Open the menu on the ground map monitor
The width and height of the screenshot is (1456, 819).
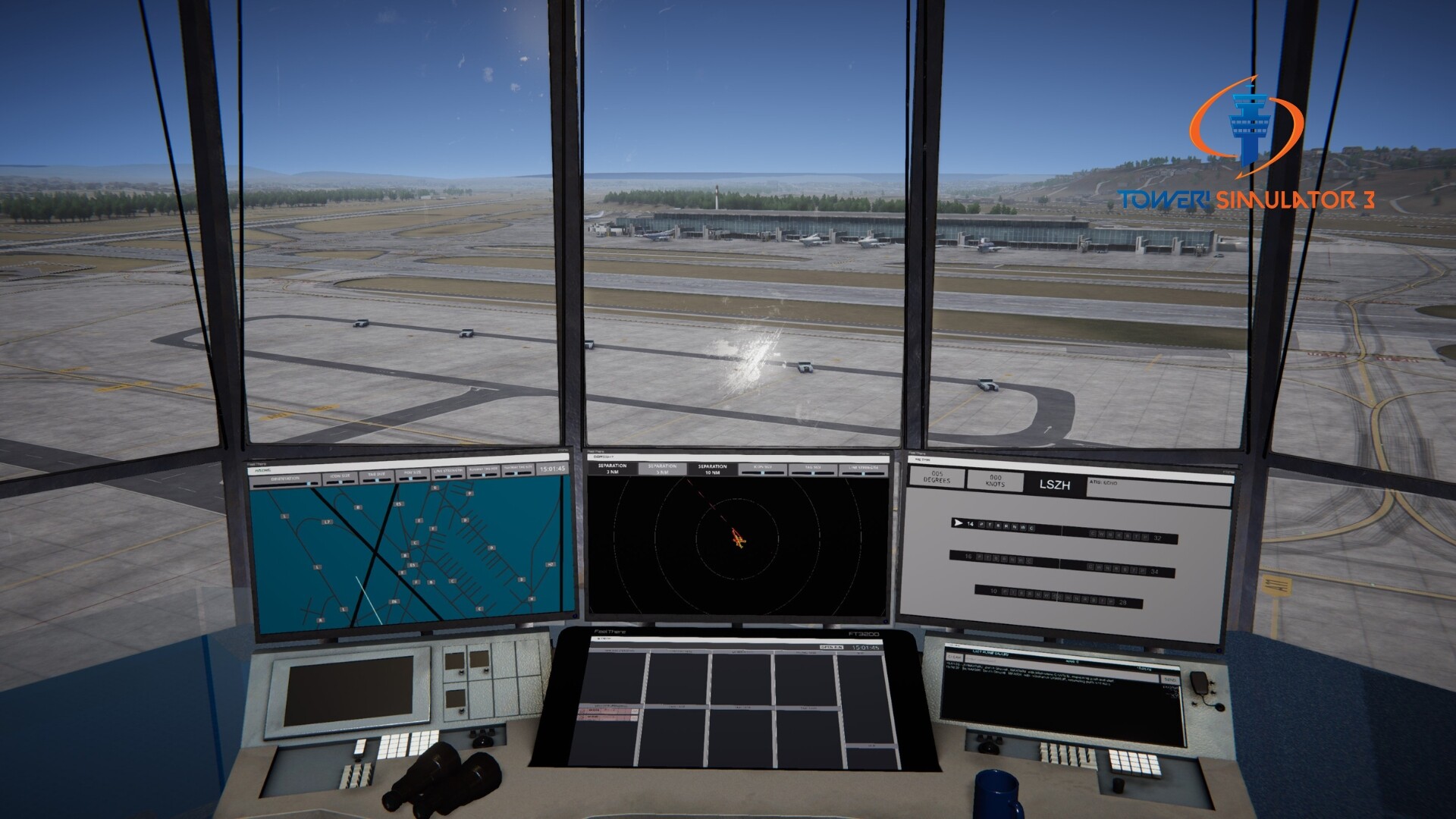coord(265,470)
